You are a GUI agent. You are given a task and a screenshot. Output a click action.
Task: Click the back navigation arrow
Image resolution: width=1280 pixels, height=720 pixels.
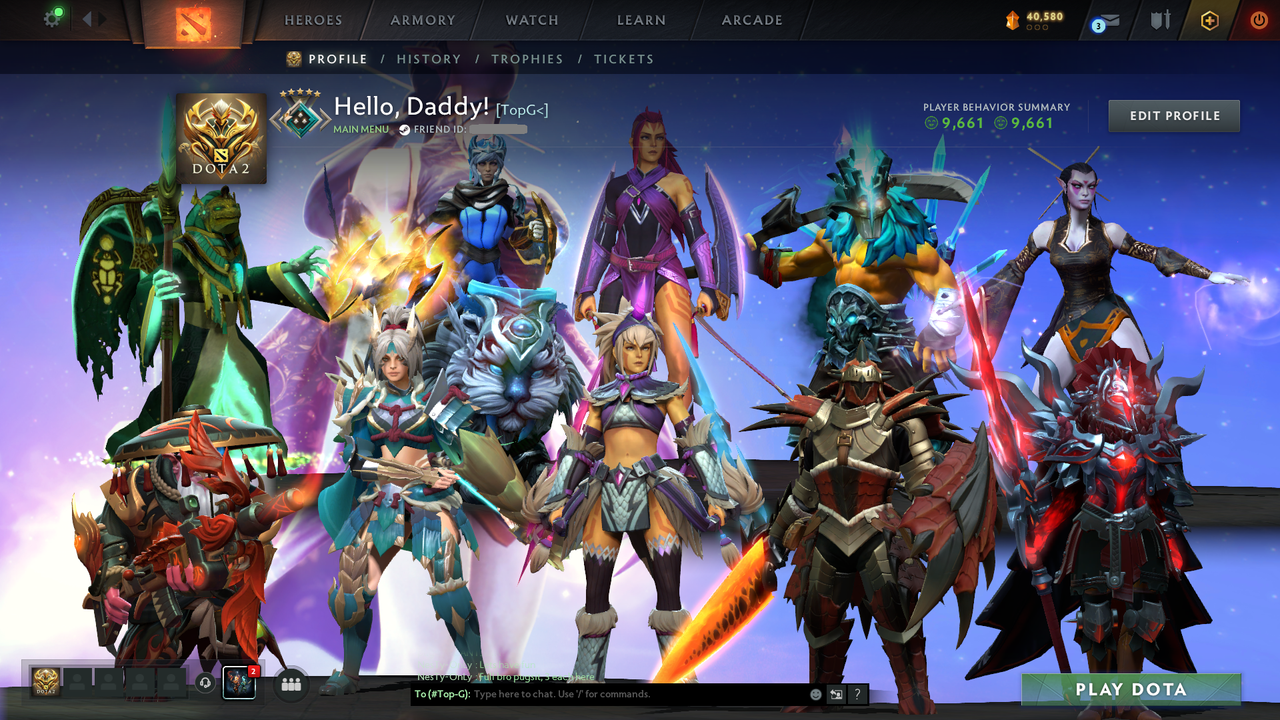pyautogui.click(x=87, y=17)
